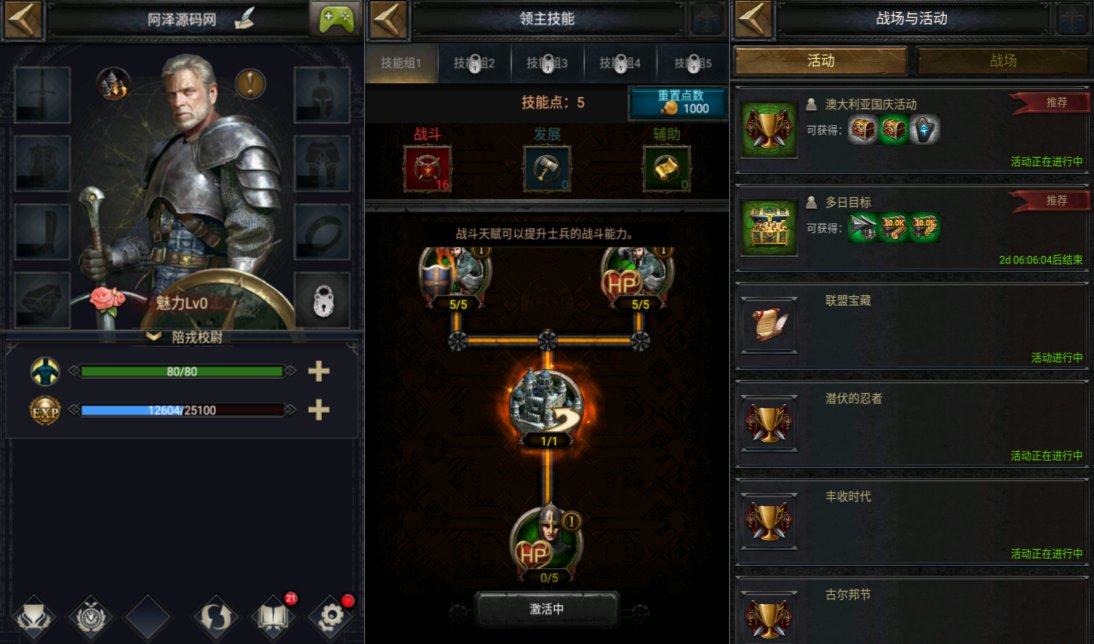Open the settings gear icon
Screen dimensions: 1094x644
coord(331,617)
